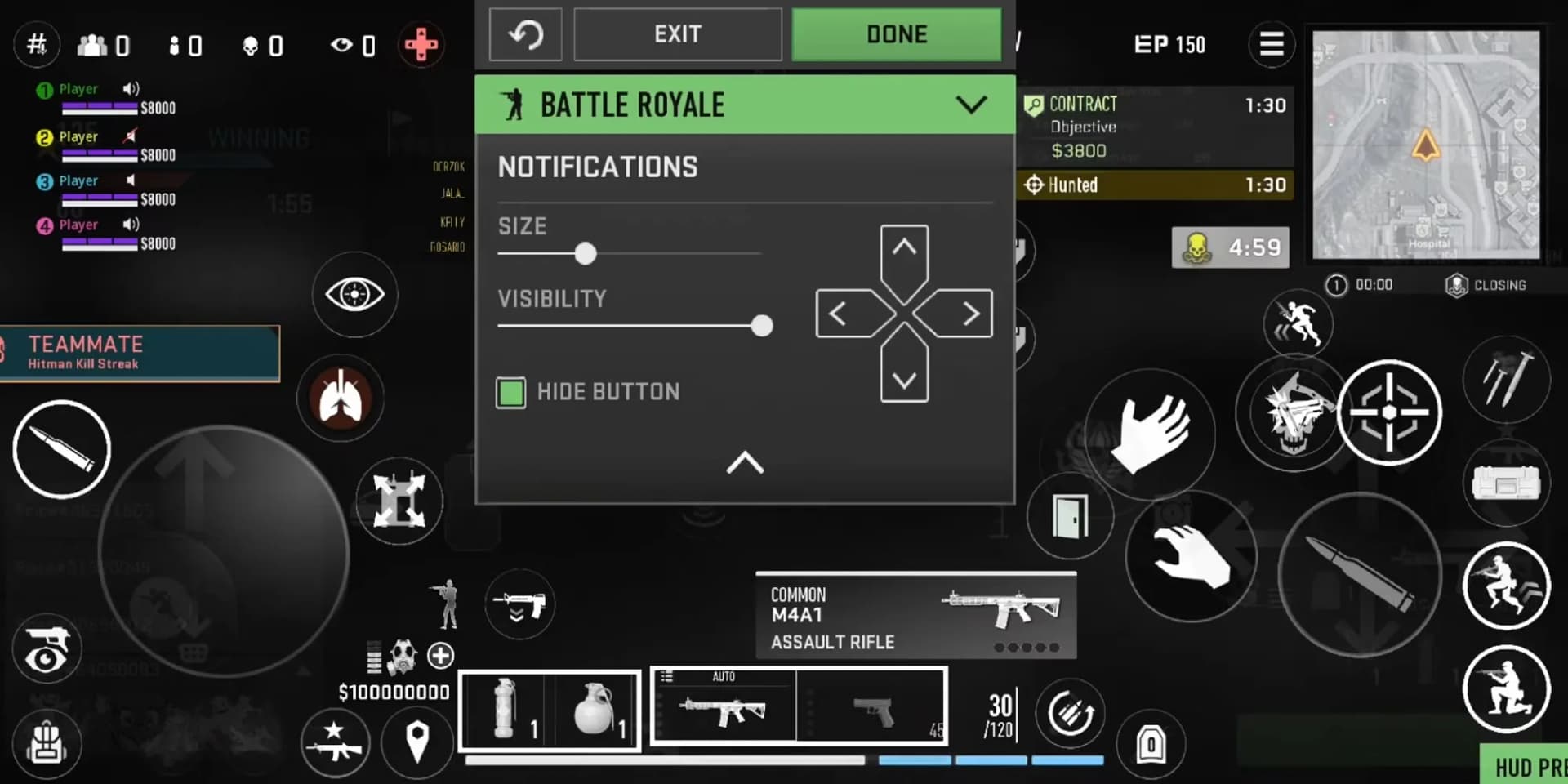Screen dimensions: 1568x784
Task: Select the minimap in the corner
Action: [x=1425, y=145]
